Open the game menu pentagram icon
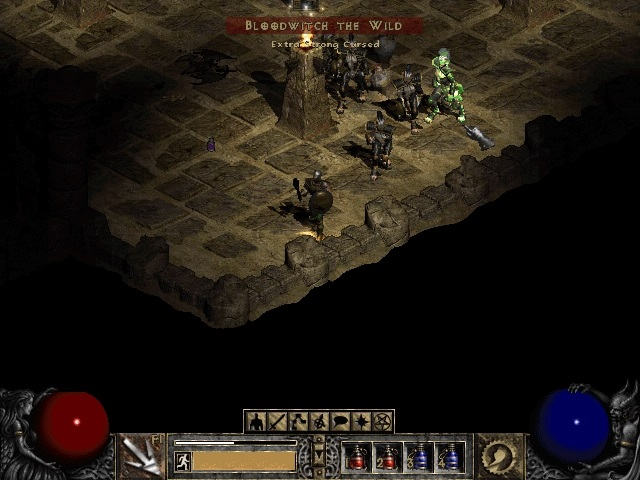 [x=382, y=421]
